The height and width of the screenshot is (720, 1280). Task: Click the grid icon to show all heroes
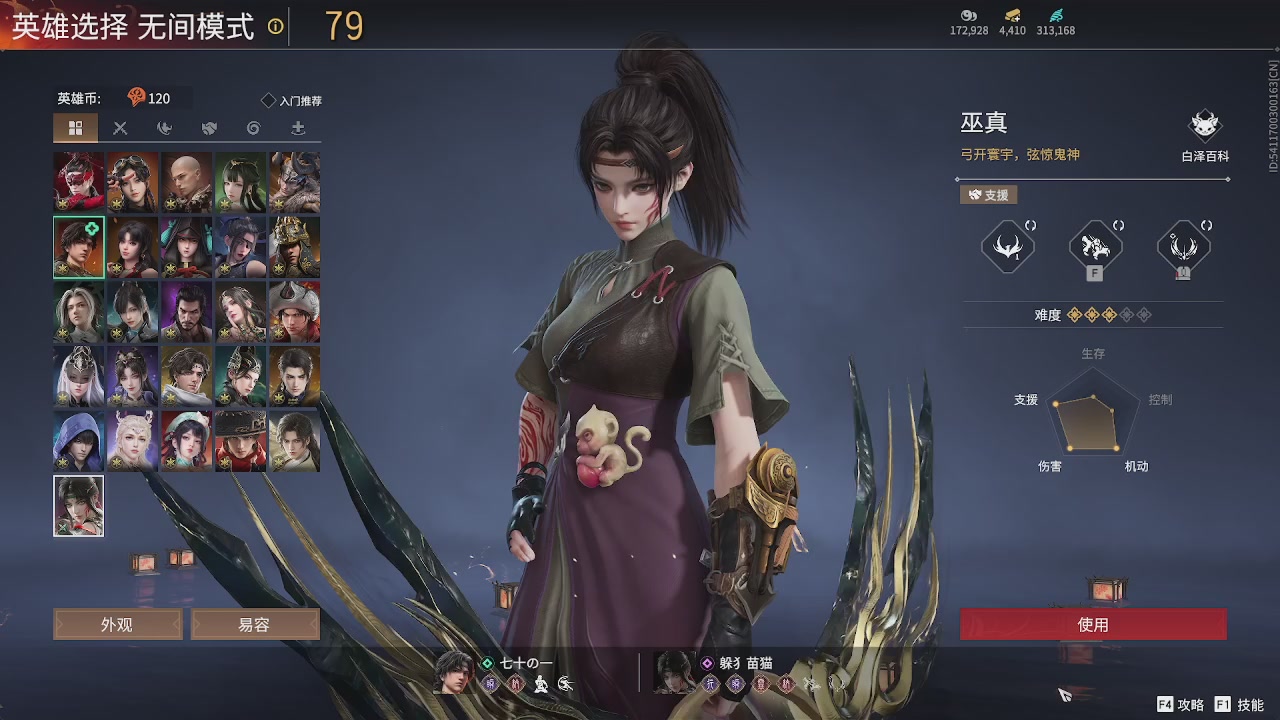click(76, 128)
